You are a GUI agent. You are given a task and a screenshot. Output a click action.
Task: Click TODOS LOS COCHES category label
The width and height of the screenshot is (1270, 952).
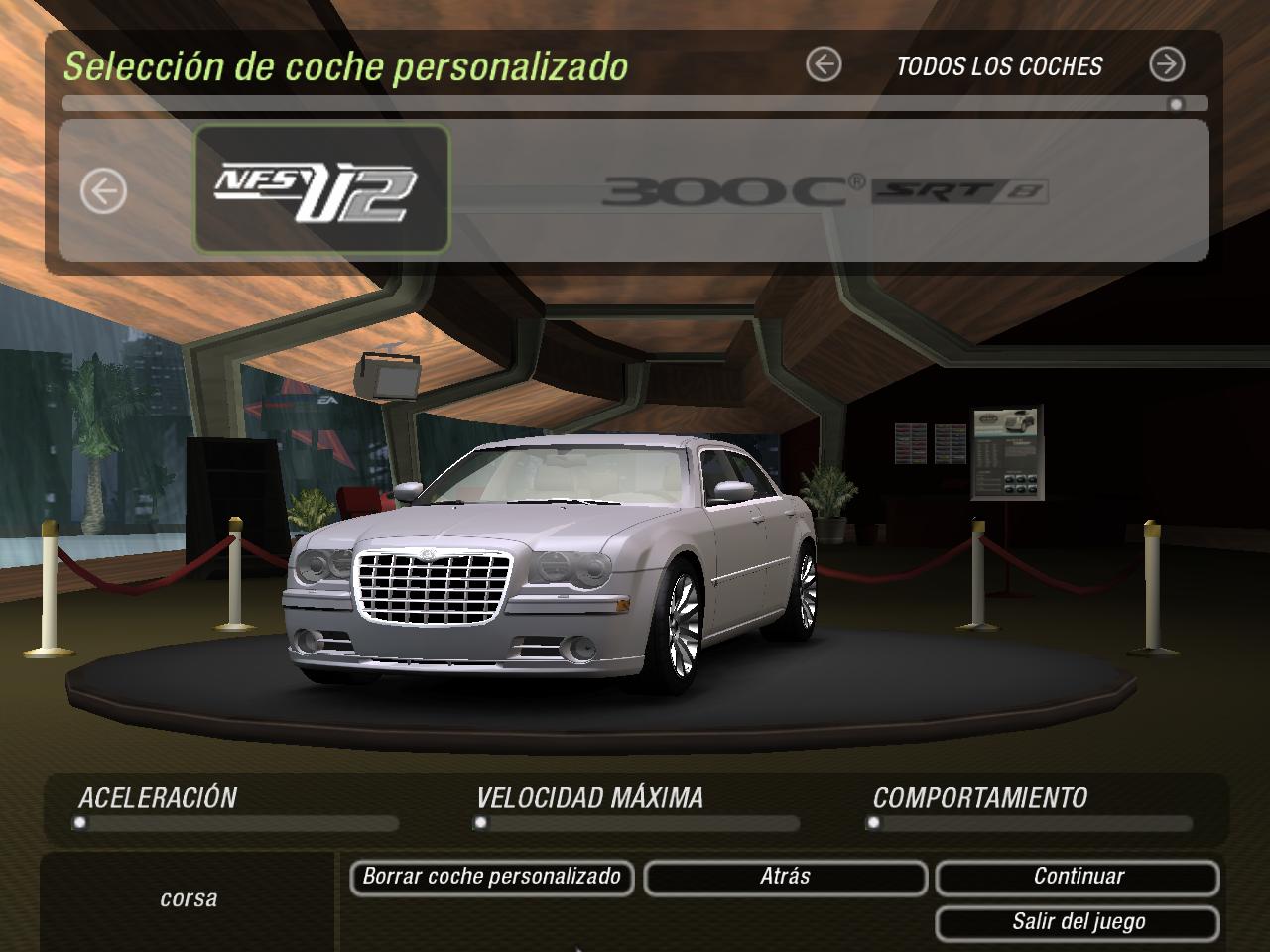[x=998, y=67]
